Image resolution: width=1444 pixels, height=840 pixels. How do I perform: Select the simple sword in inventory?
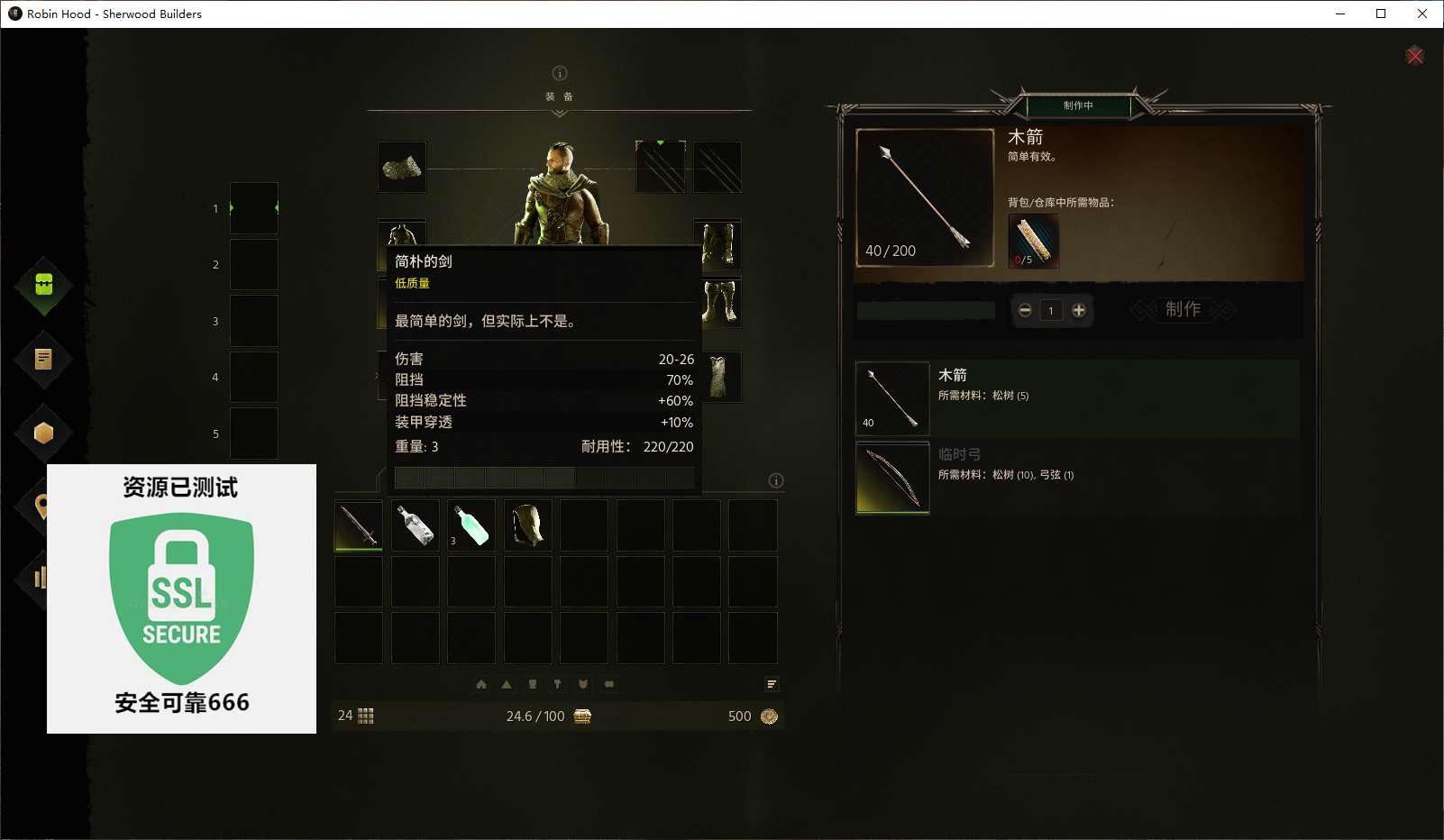359,525
